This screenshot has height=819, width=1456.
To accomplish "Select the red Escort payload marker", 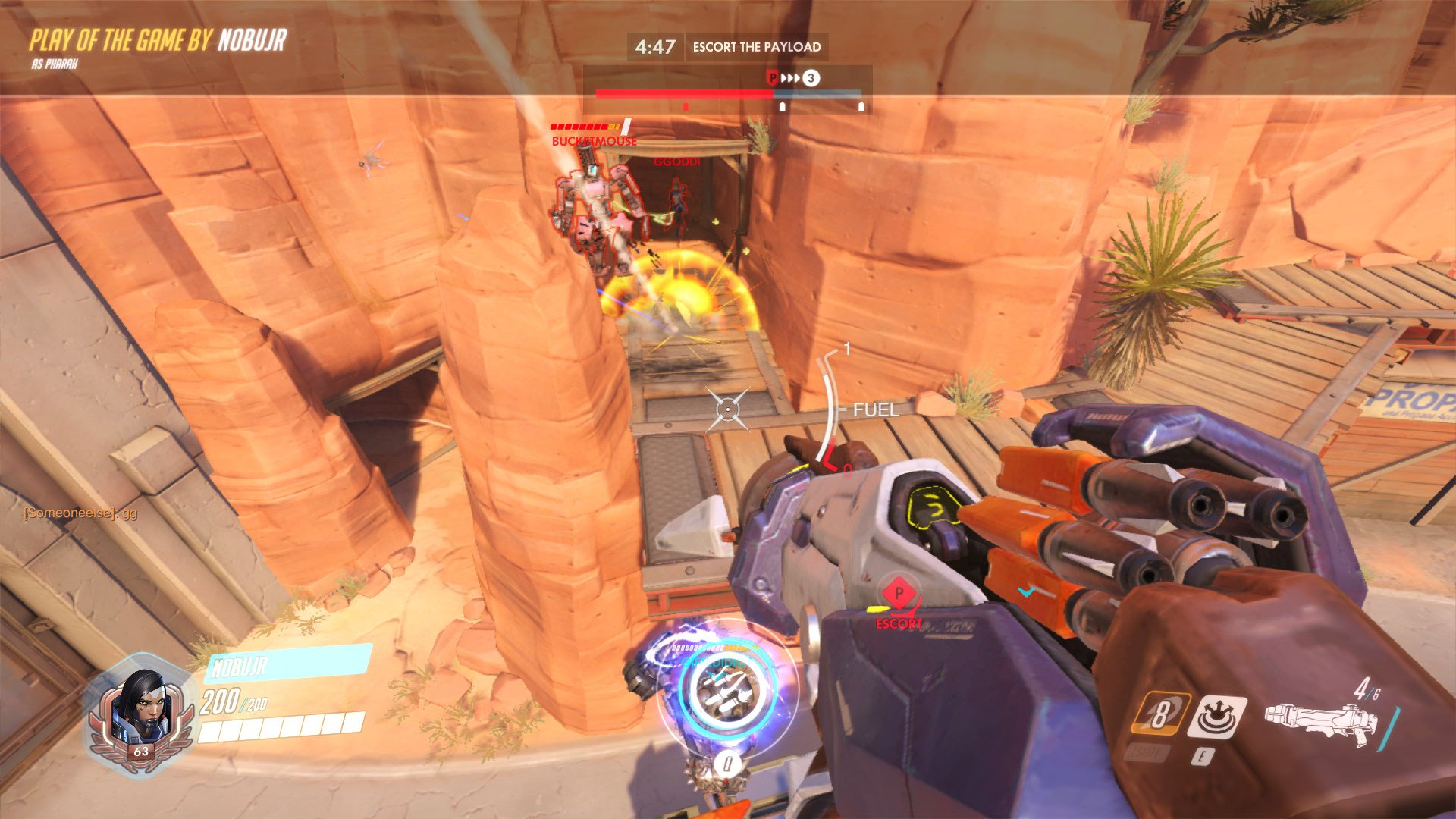I will click(x=898, y=594).
